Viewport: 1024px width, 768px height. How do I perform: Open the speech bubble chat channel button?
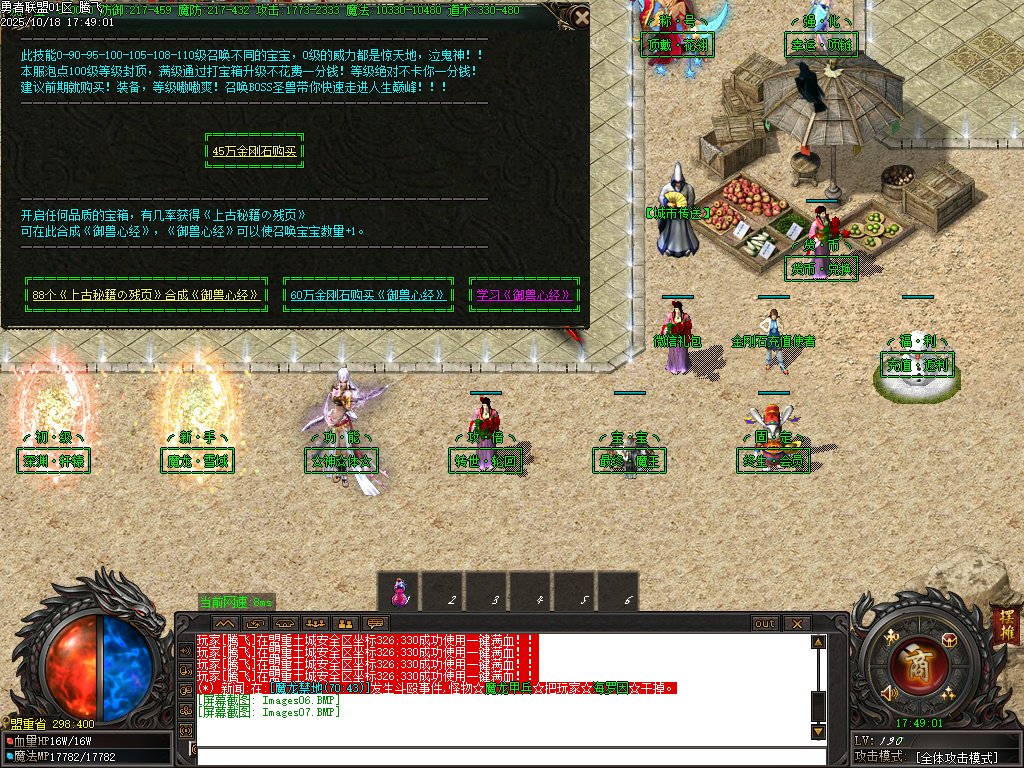point(376,624)
